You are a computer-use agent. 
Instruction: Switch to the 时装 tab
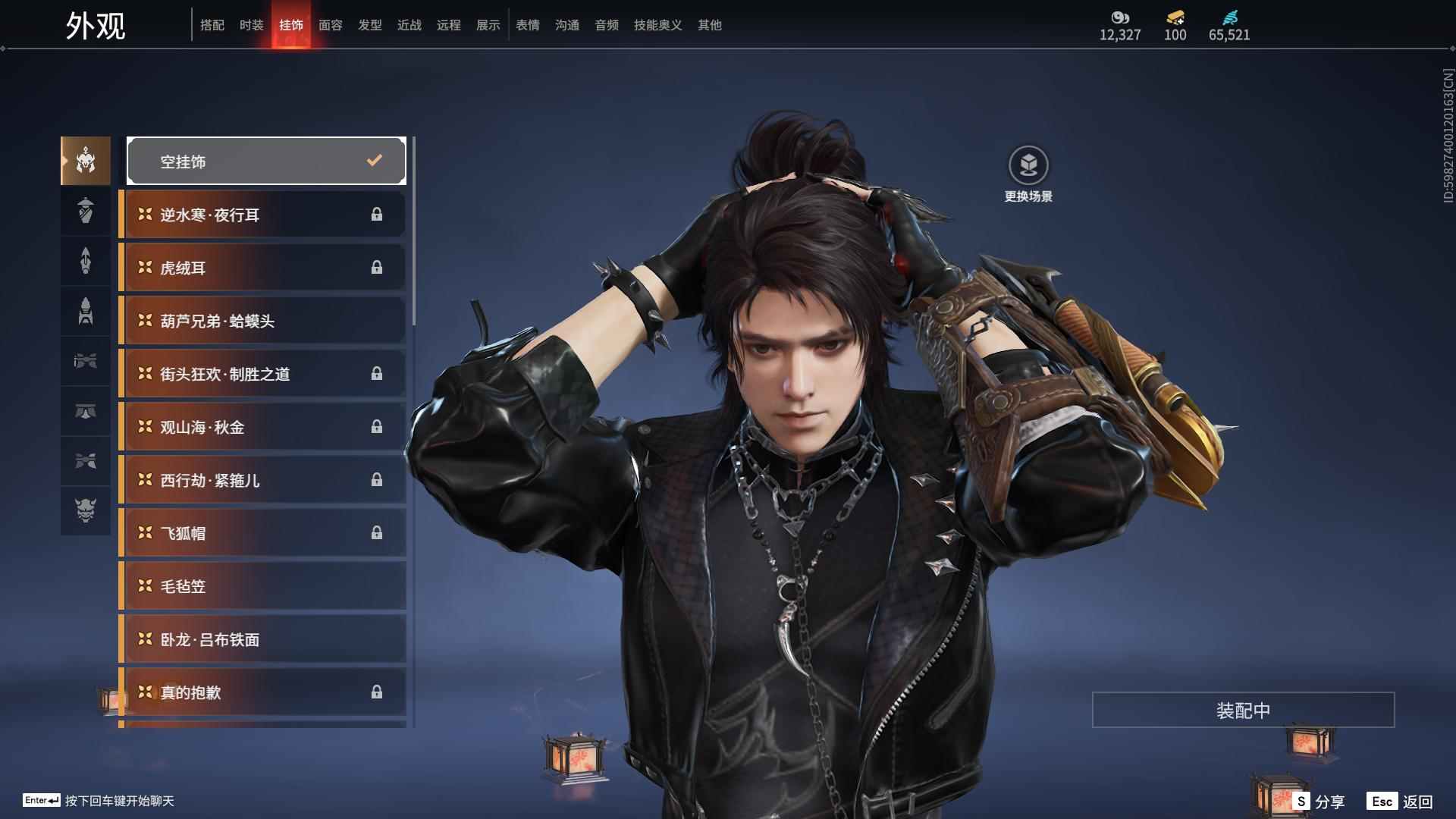coord(251,25)
